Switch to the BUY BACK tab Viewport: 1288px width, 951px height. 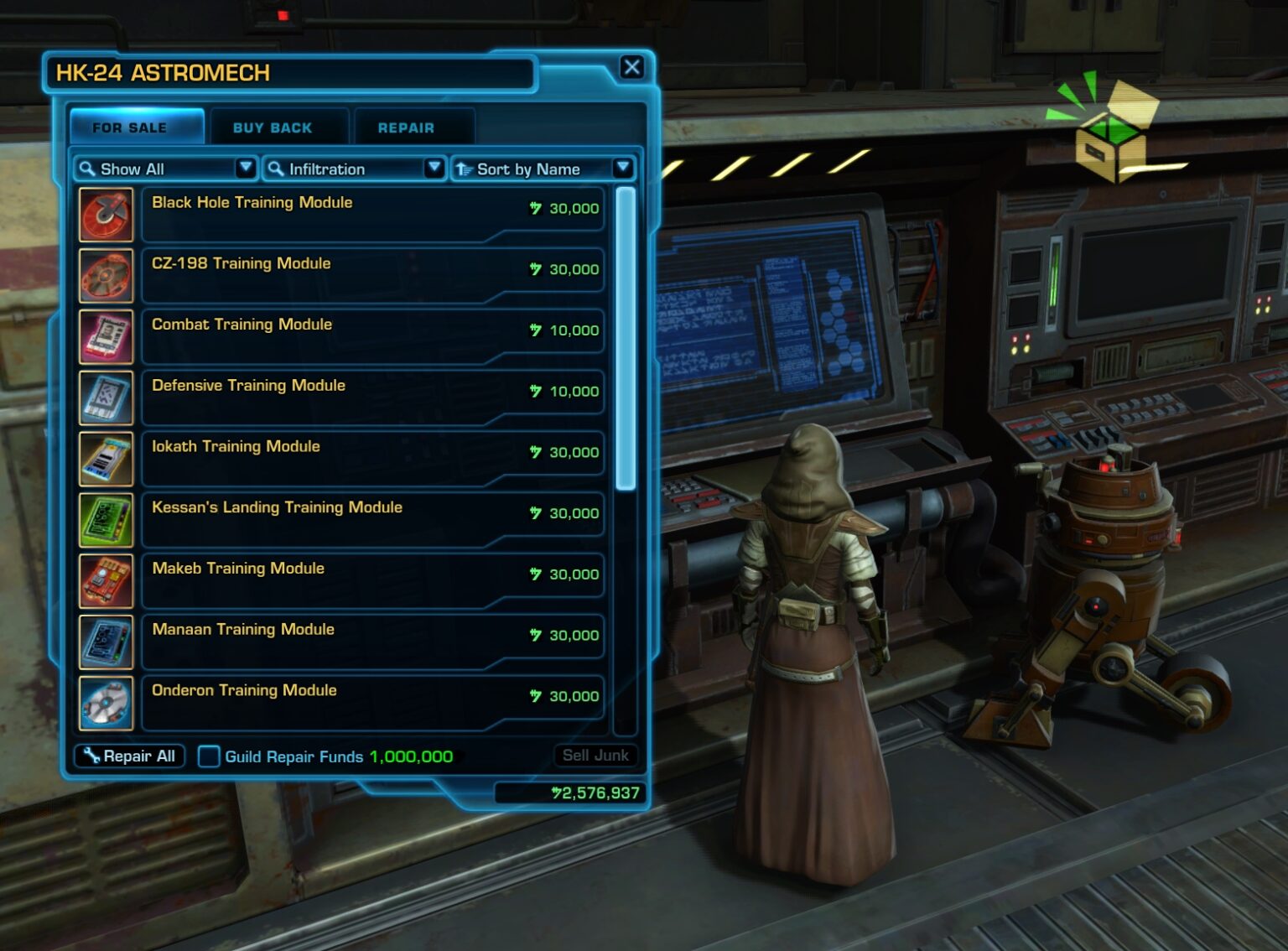272,127
